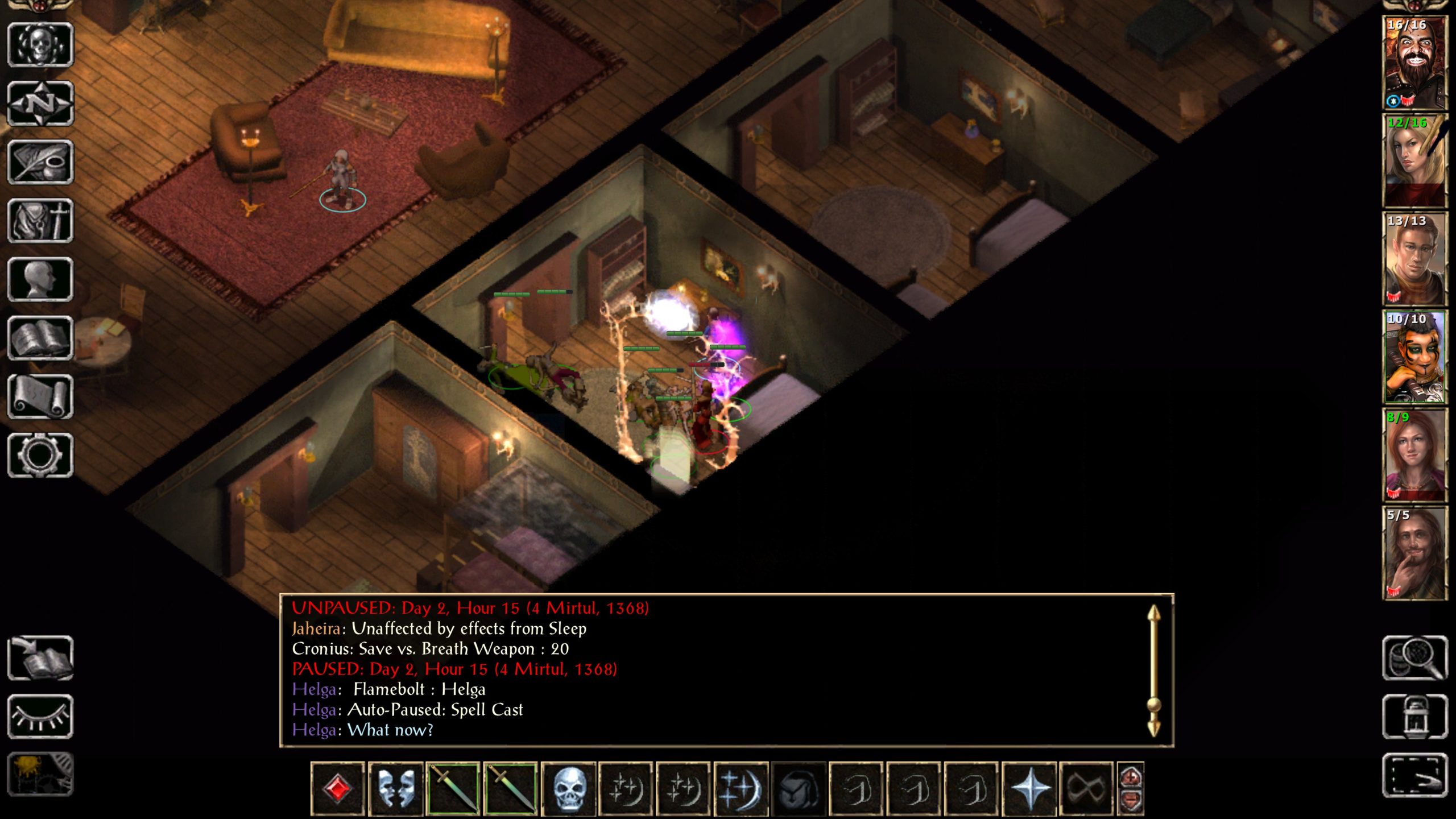Click the four-pointed star action button
The image size is (1456, 819).
pos(1029,789)
